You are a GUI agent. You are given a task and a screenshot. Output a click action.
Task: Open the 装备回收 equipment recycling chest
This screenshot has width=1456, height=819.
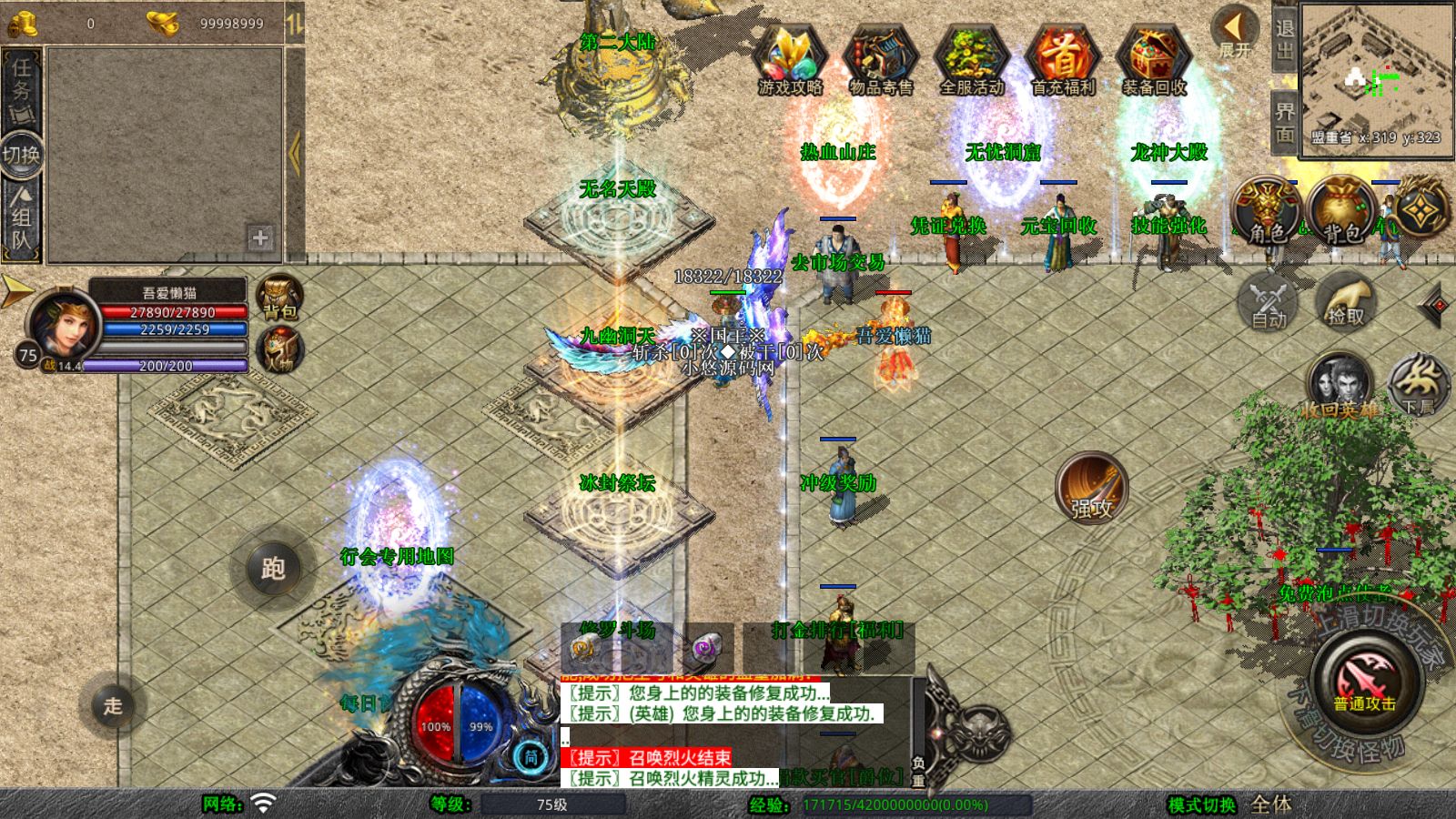tap(1154, 57)
